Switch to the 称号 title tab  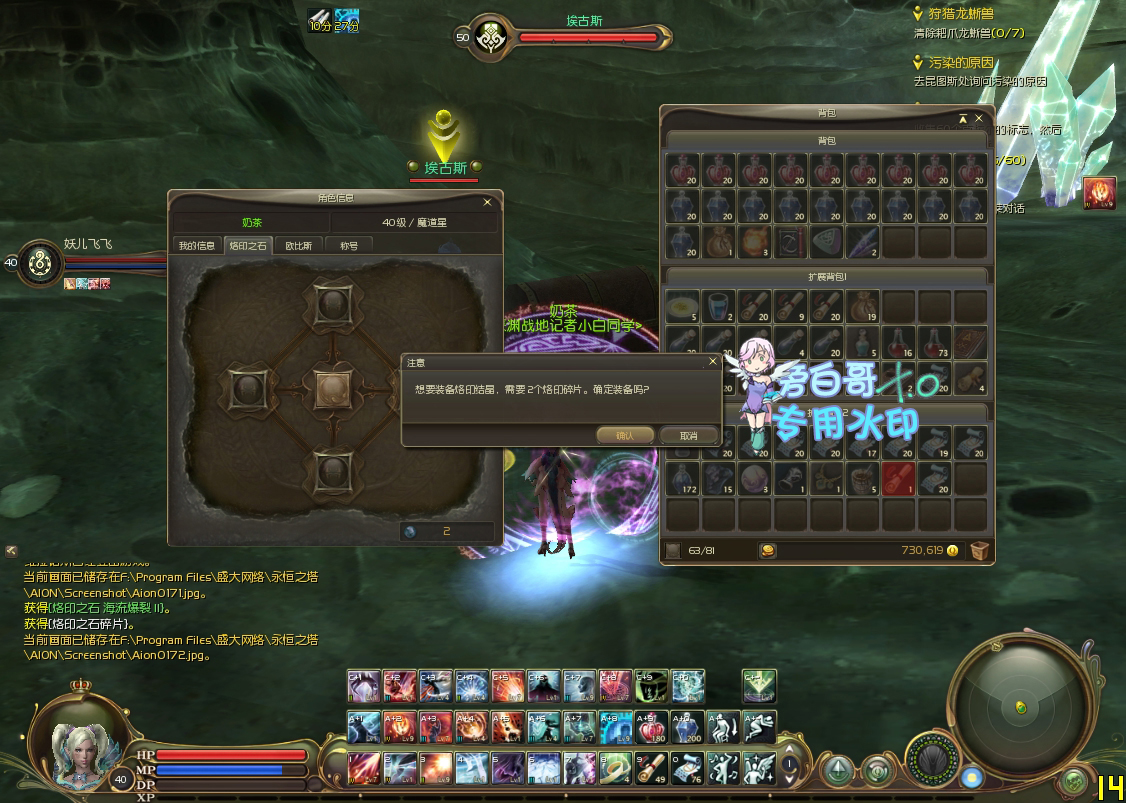pyautogui.click(x=348, y=245)
